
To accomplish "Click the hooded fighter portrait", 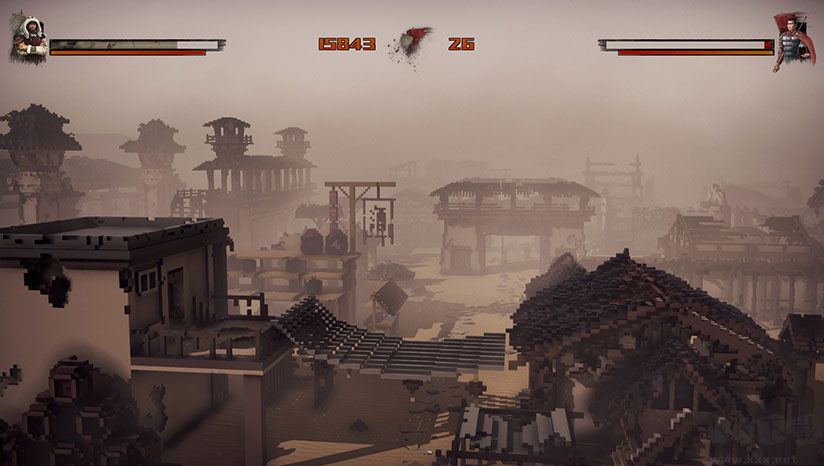I will click(28, 39).
